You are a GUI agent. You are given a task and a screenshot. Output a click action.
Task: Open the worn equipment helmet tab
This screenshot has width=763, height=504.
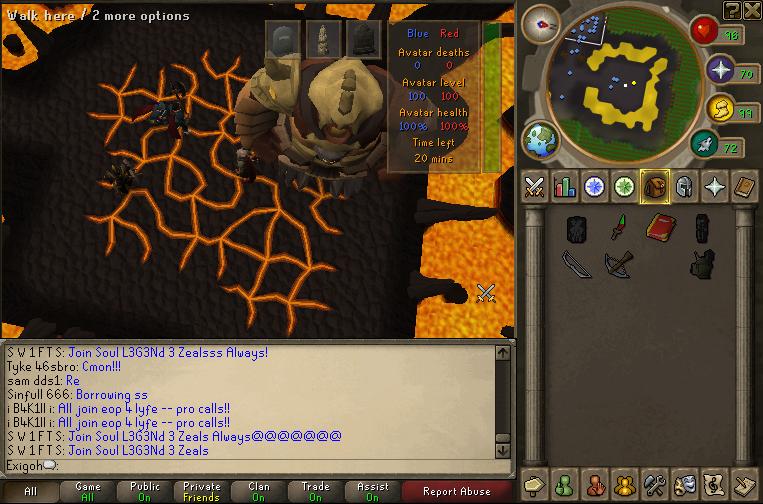[x=685, y=187]
